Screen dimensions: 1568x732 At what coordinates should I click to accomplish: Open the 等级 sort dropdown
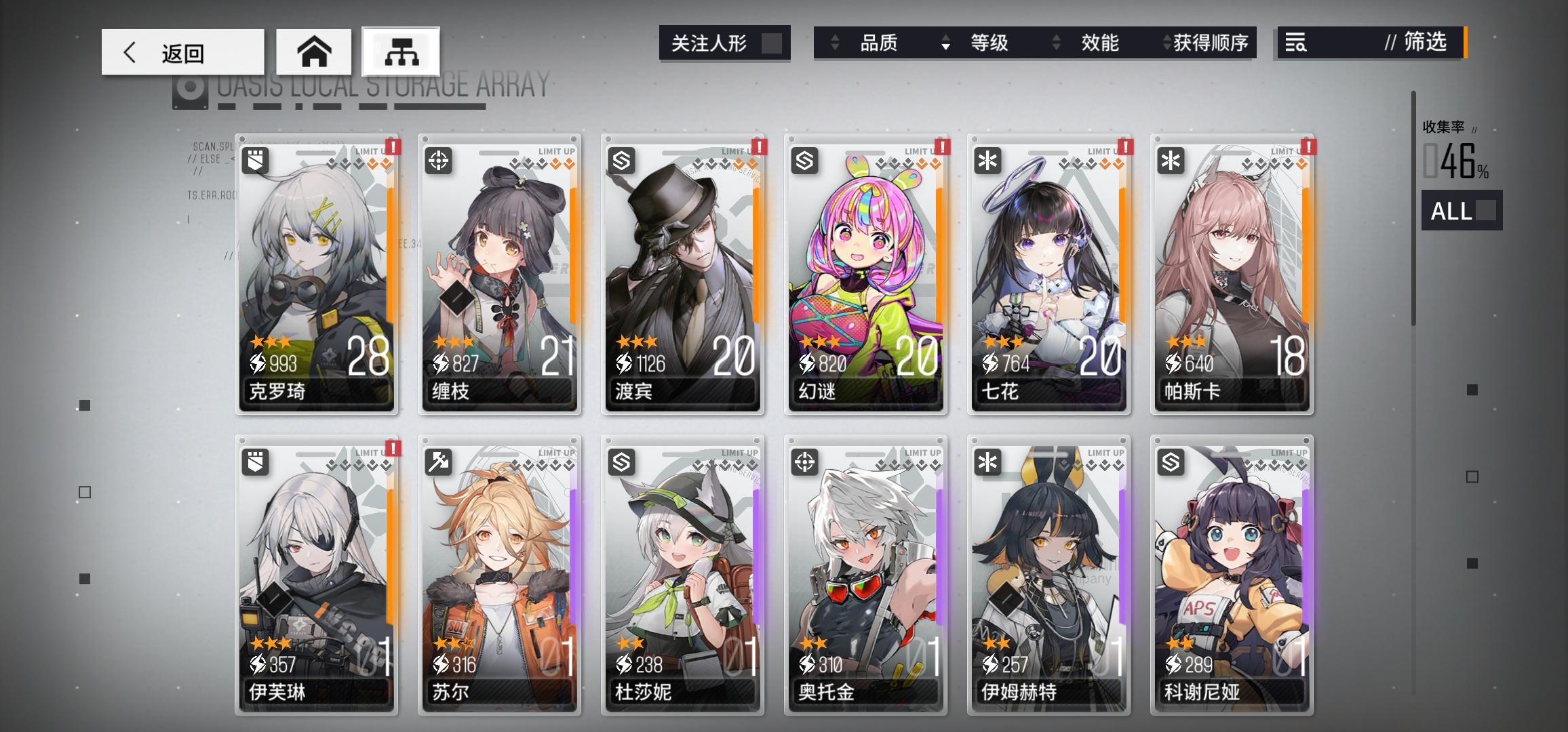coord(992,43)
